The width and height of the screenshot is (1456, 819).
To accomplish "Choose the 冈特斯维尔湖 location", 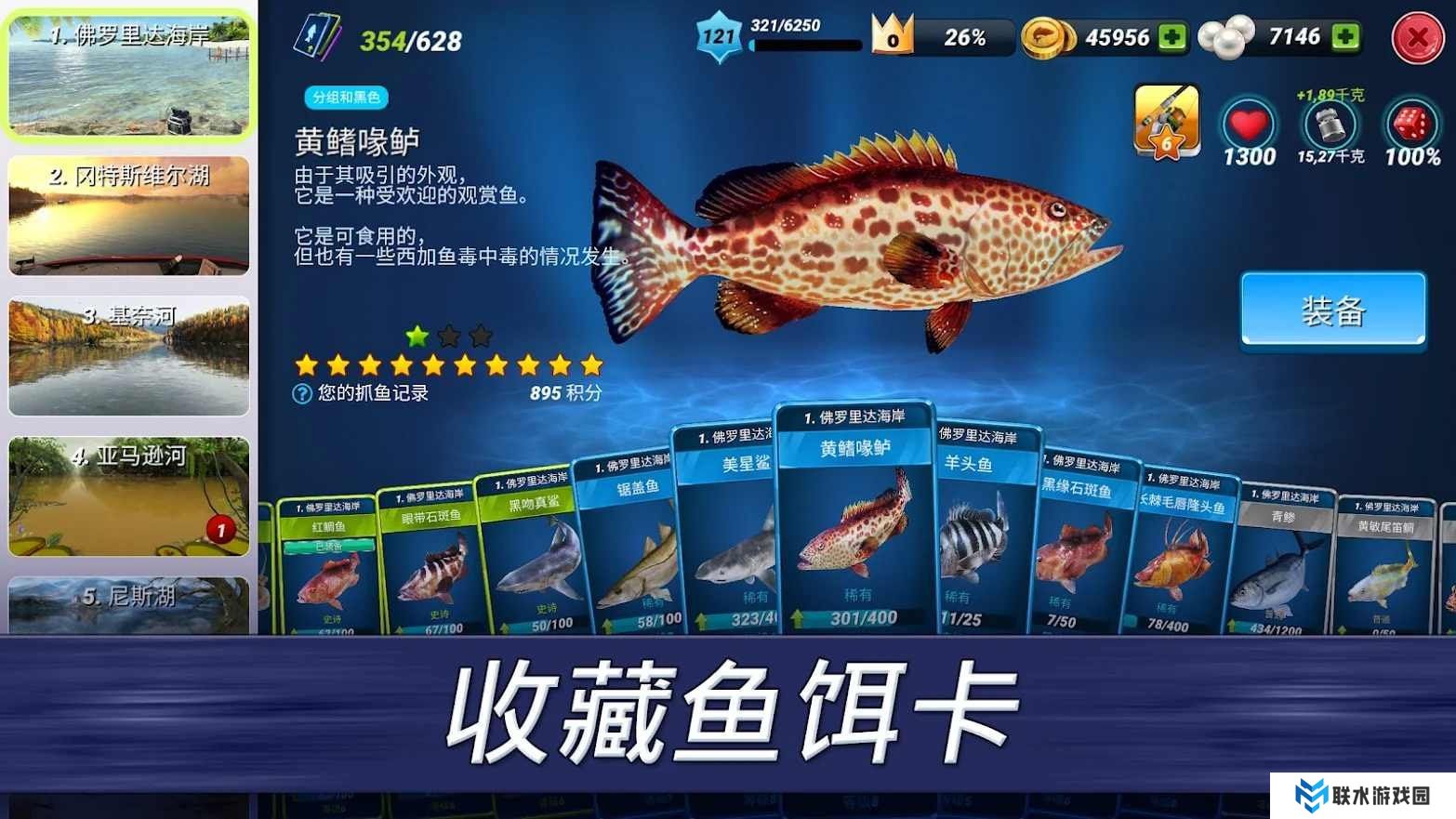I will point(129,216).
